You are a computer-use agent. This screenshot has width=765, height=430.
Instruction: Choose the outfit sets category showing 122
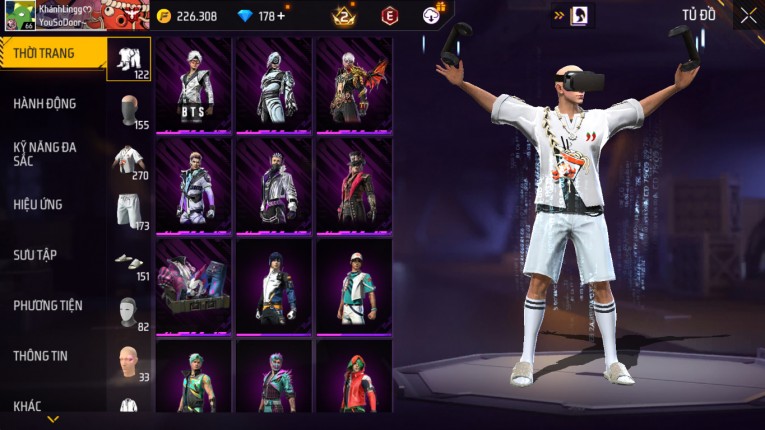click(x=128, y=59)
